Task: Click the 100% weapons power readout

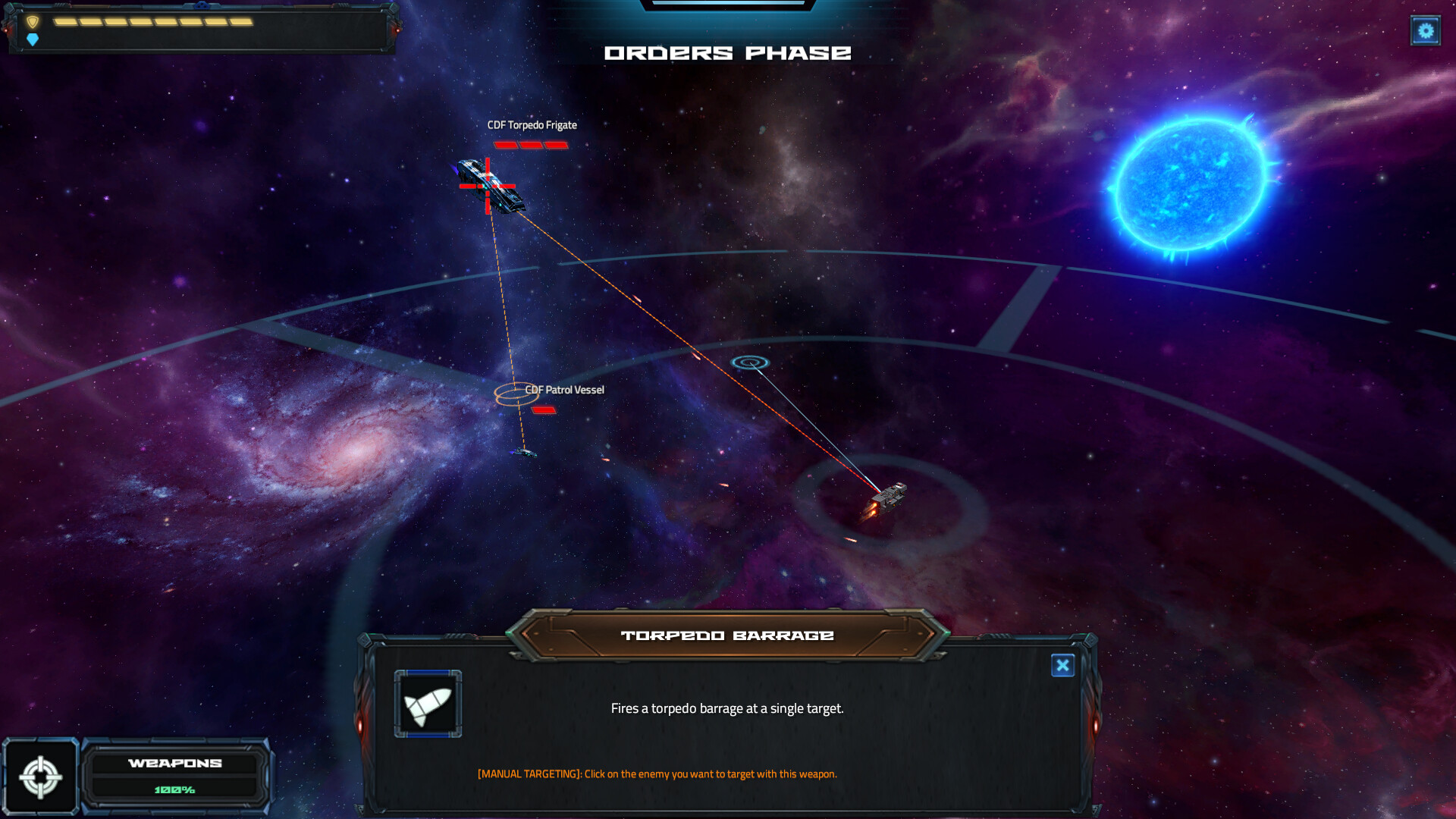Action: click(x=175, y=789)
